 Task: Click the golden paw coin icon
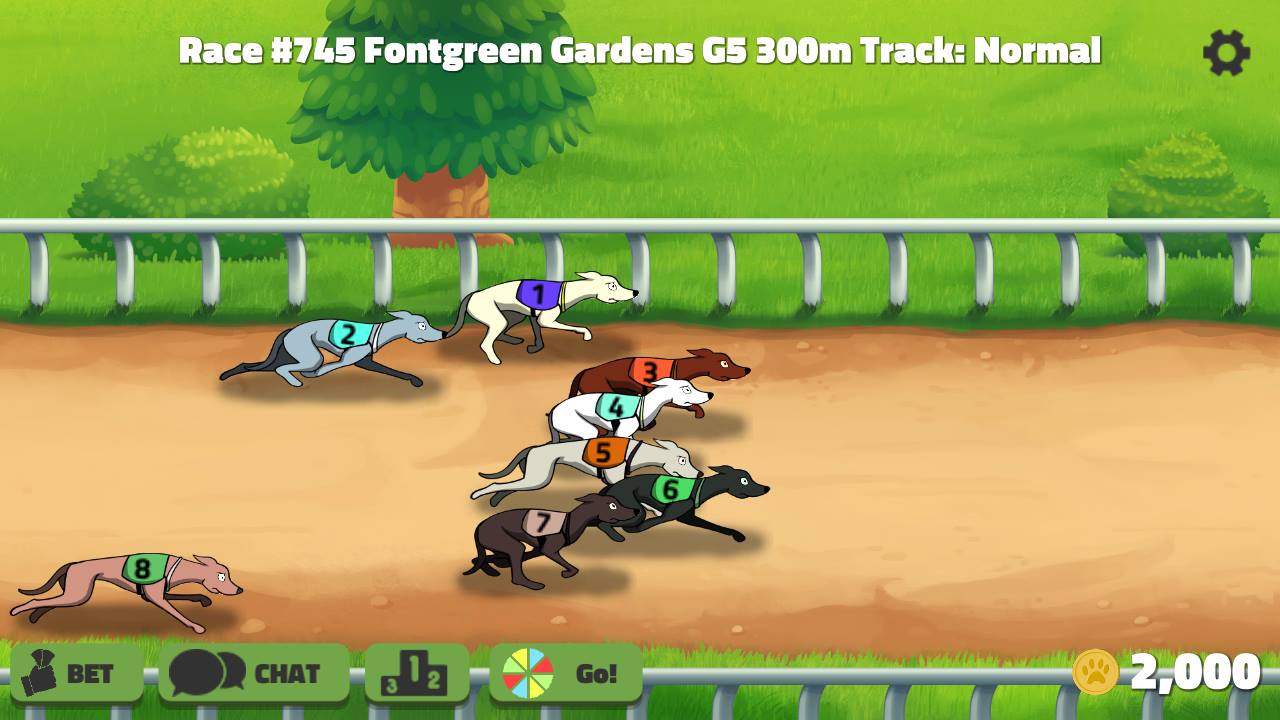[x=1097, y=672]
